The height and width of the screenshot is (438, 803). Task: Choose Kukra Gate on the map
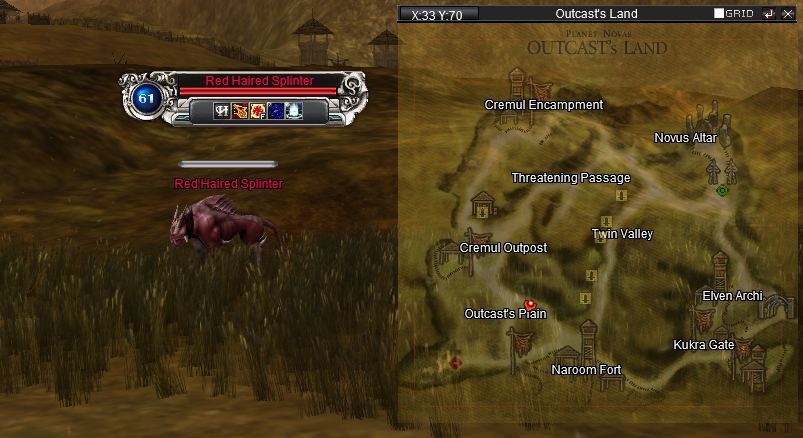(703, 345)
